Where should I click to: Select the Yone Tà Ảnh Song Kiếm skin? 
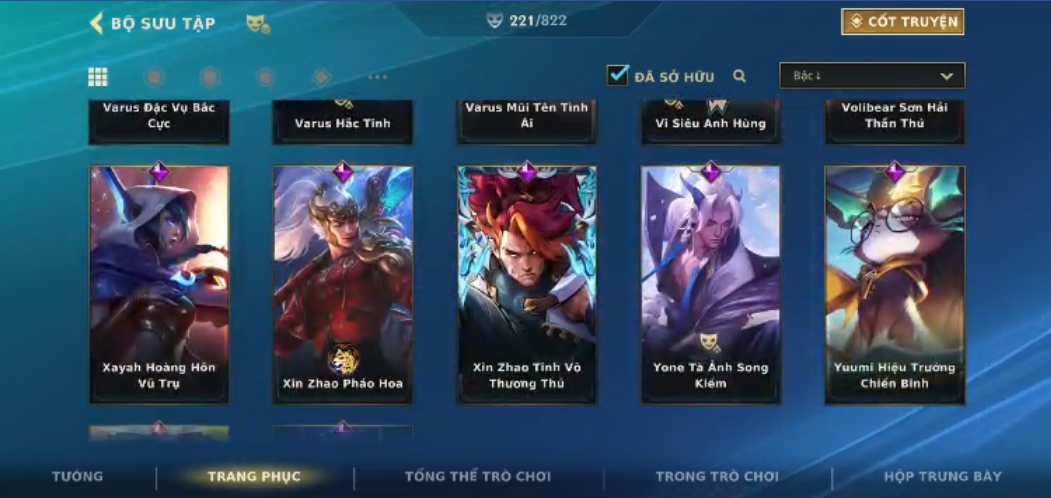point(711,285)
